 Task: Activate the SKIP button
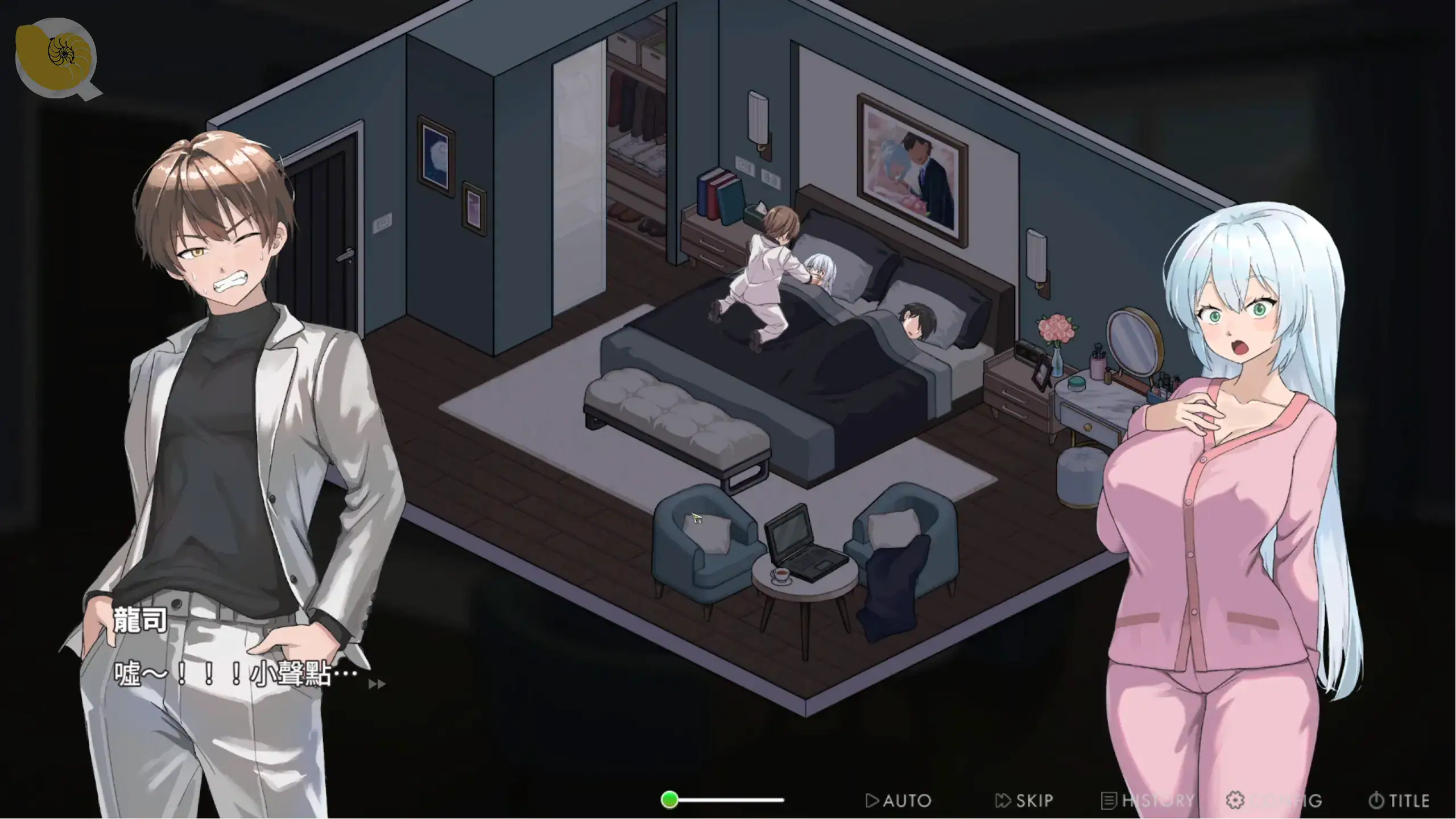(x=1024, y=801)
